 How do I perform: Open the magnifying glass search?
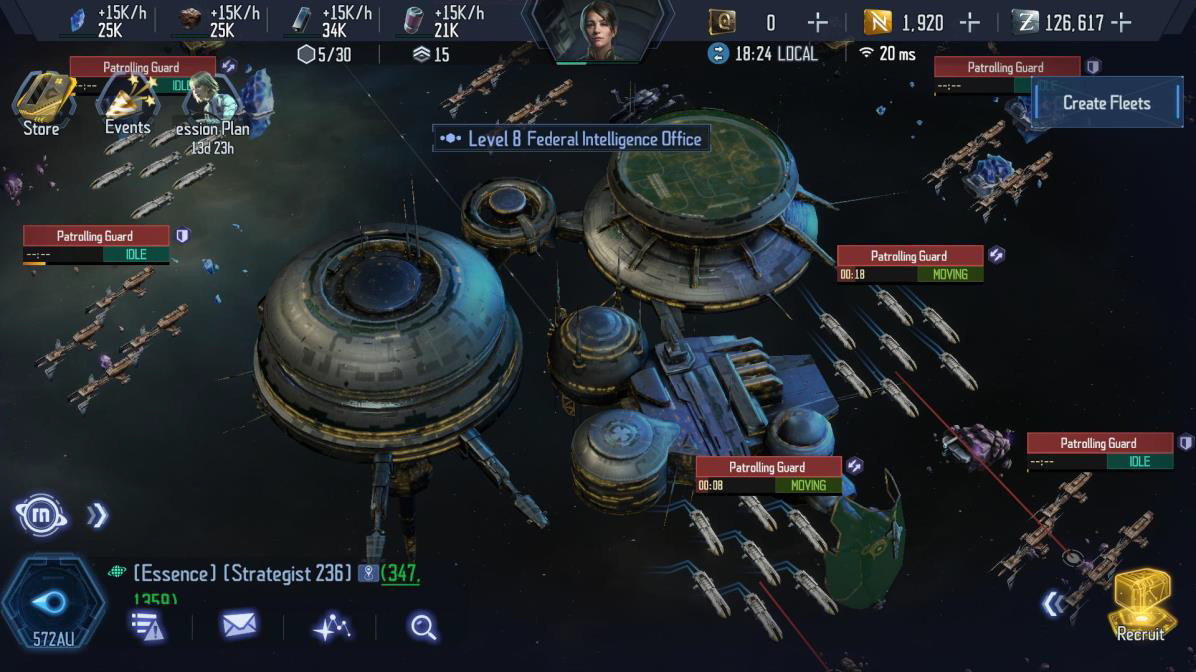click(x=423, y=627)
